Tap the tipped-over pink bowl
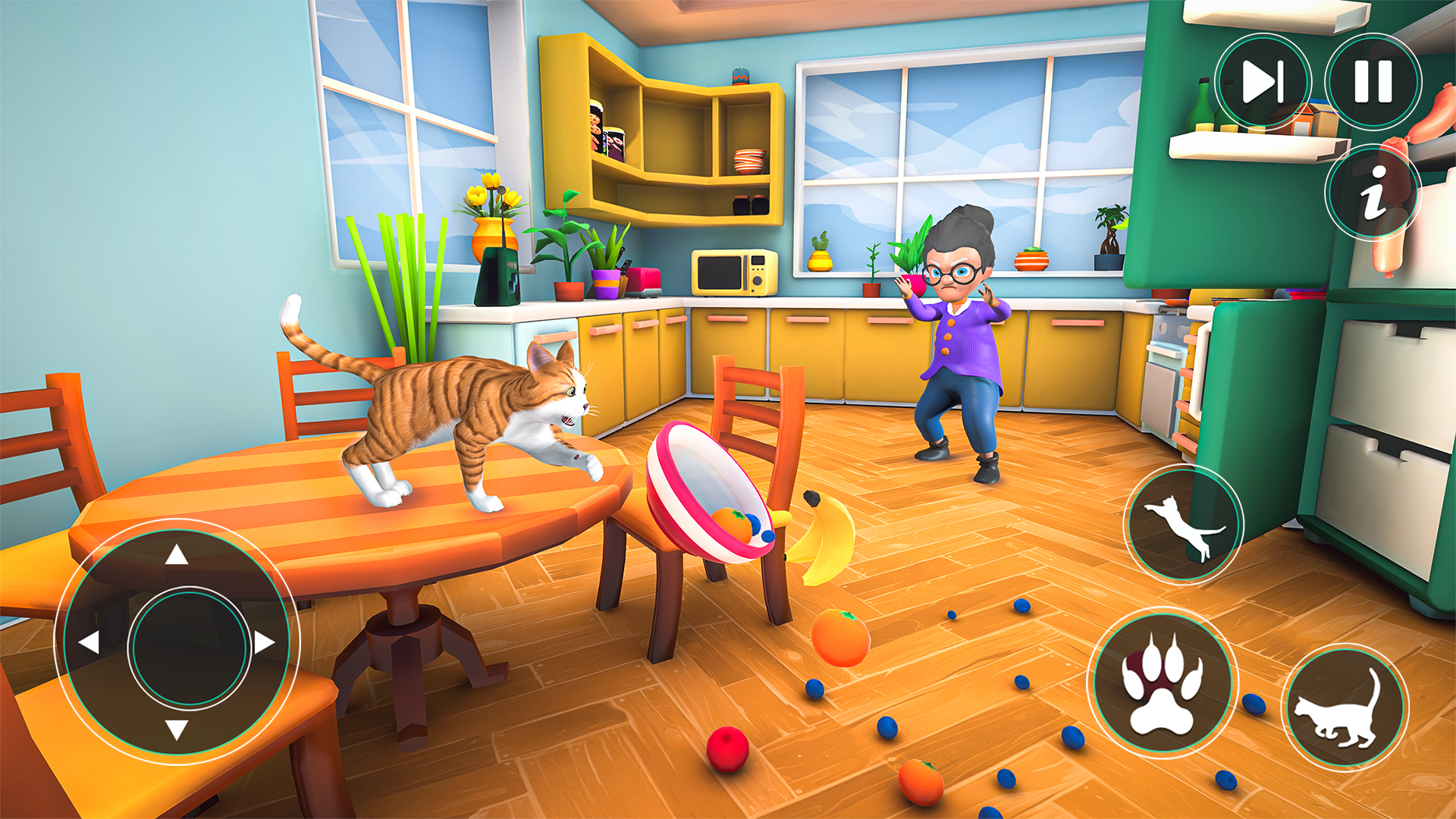 709,493
